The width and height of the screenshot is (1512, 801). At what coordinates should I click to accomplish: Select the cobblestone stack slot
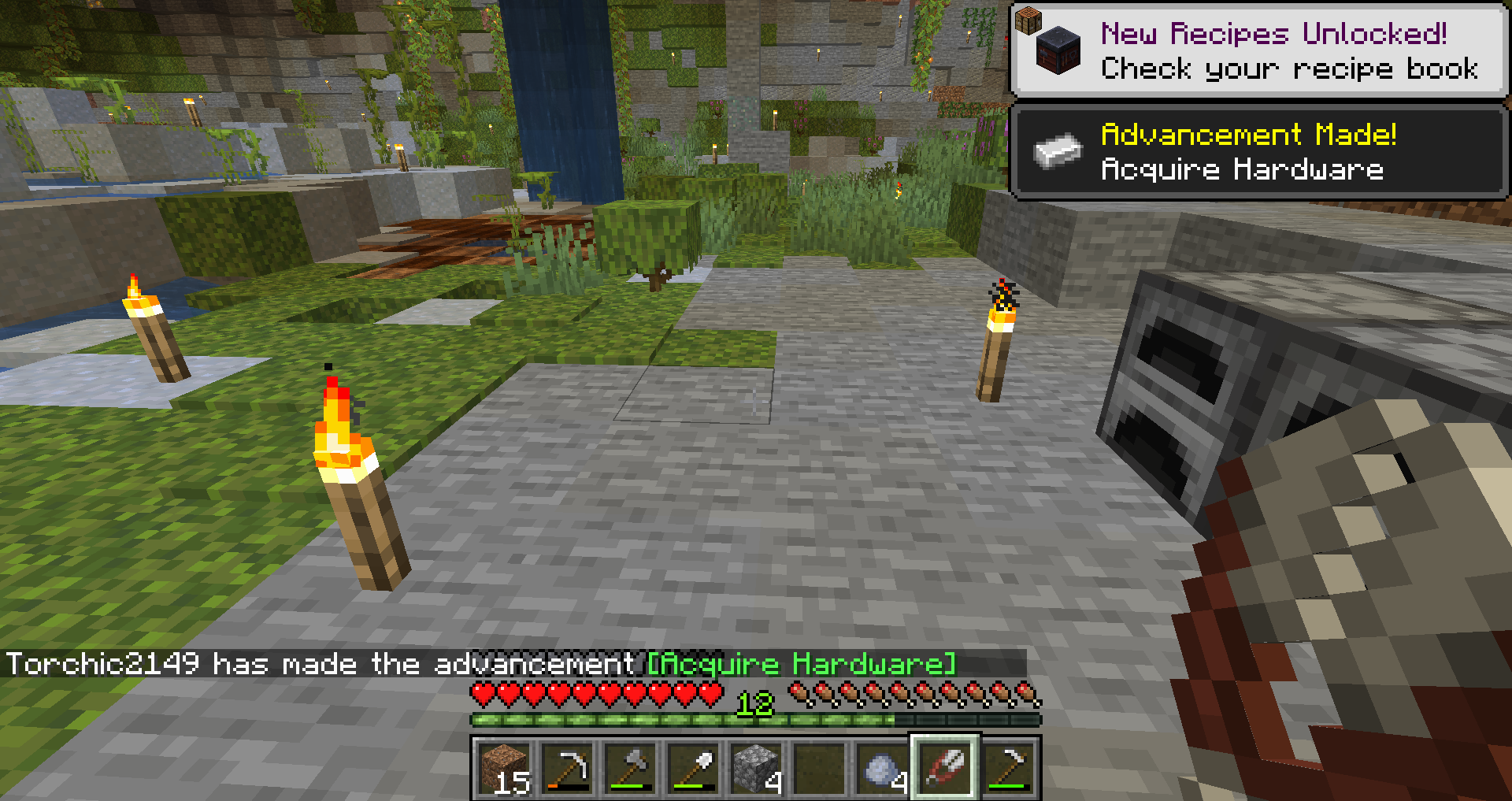tap(756, 768)
